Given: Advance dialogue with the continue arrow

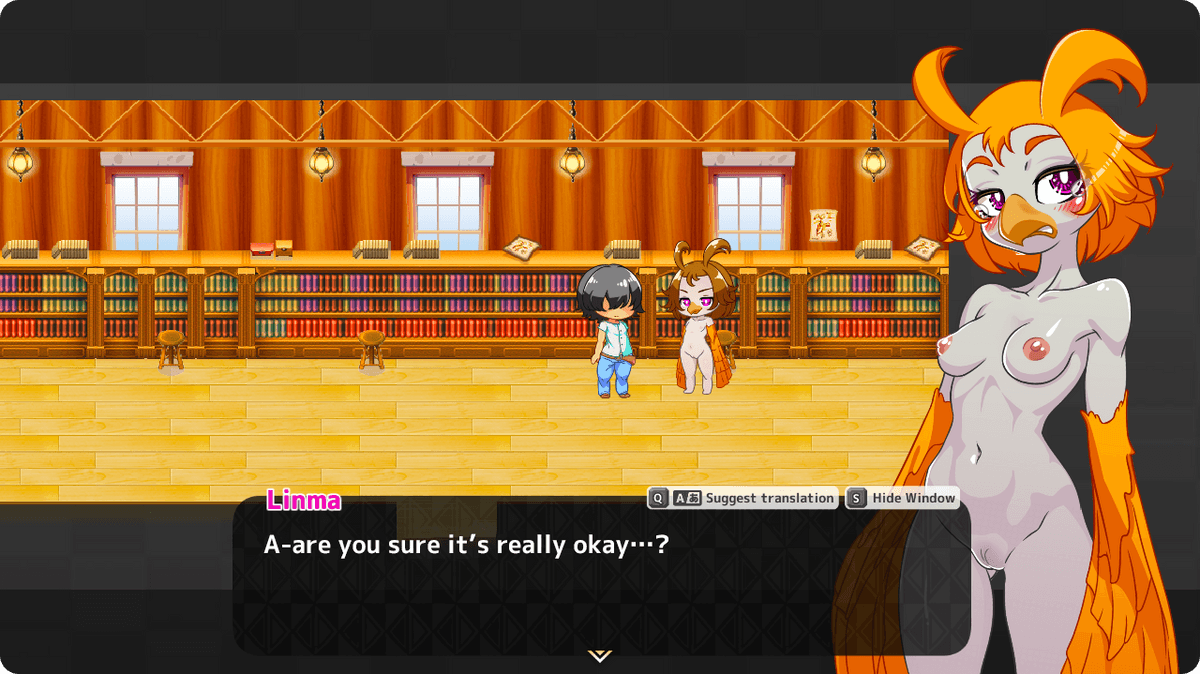Looking at the screenshot, I should point(600,655).
